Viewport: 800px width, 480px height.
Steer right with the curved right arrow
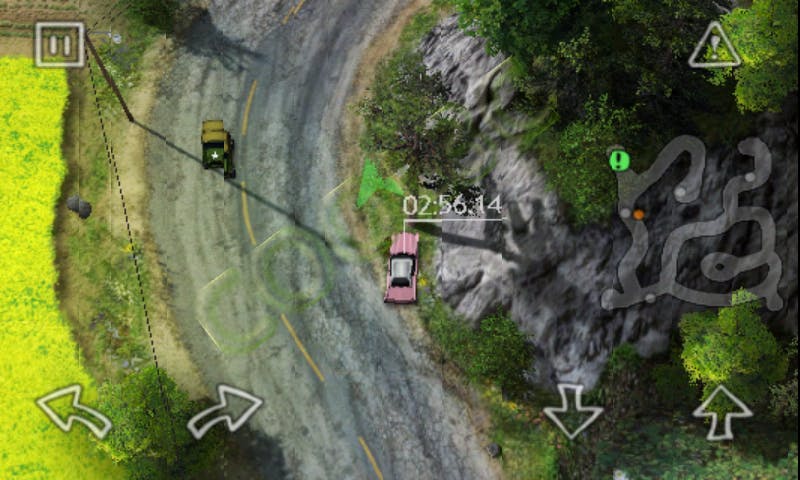[225, 409]
